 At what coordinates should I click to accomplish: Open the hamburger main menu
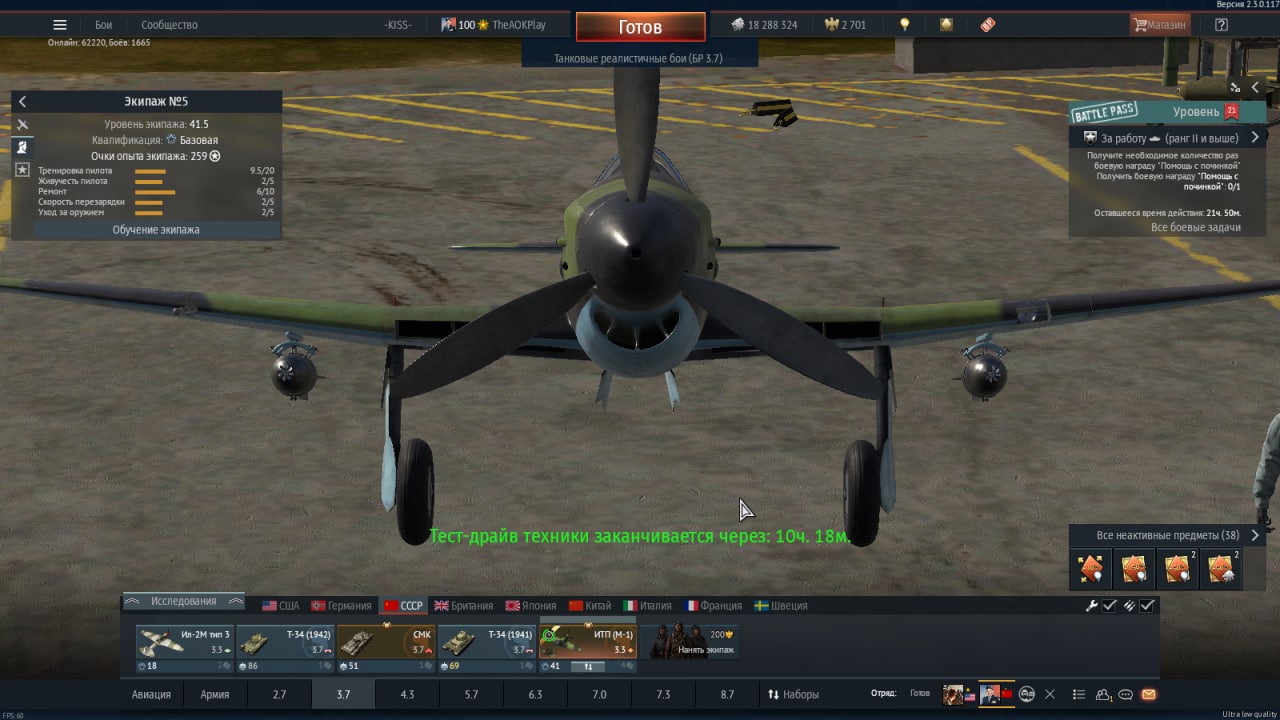[x=60, y=25]
